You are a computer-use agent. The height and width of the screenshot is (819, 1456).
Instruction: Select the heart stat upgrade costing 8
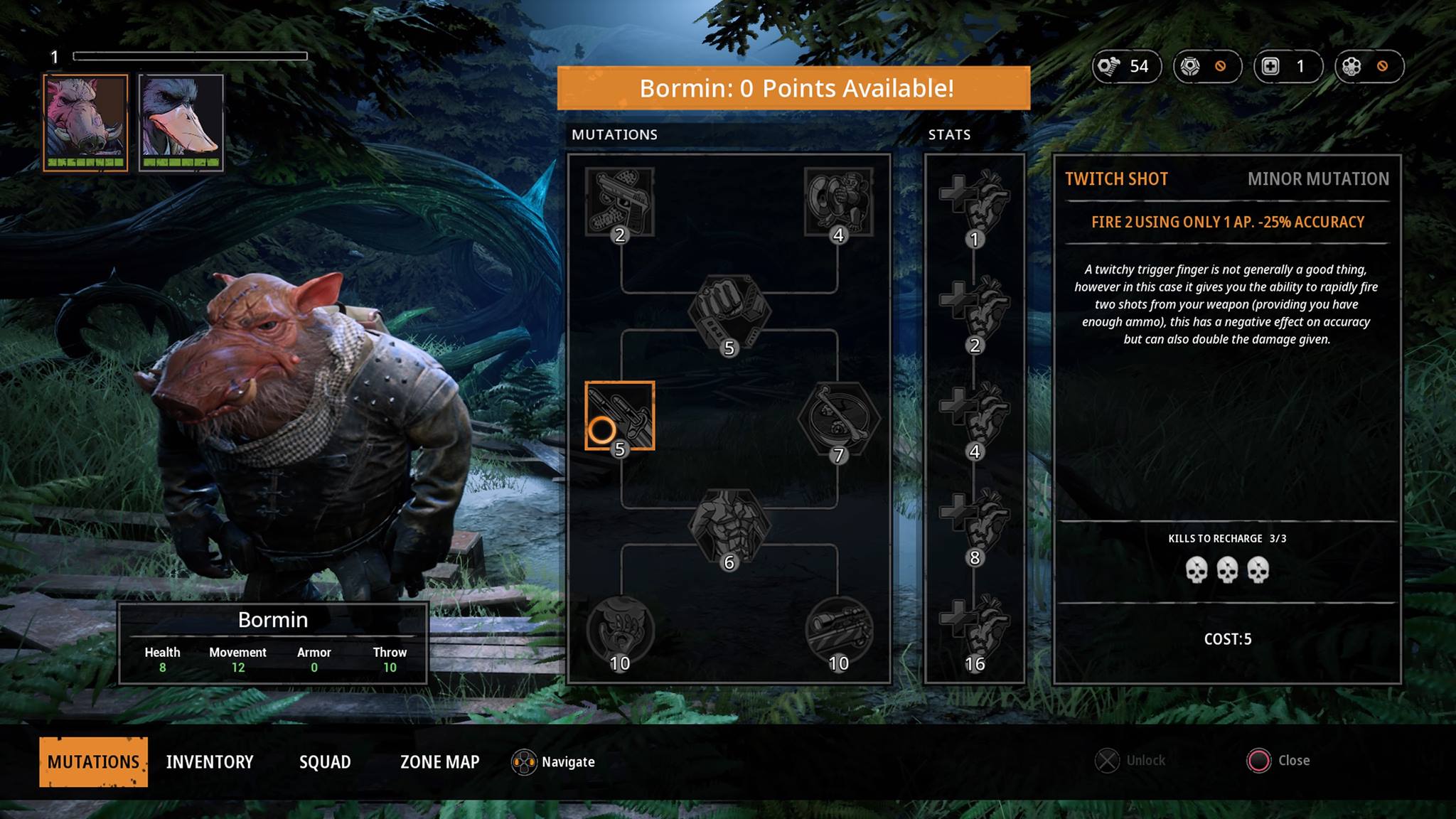click(x=975, y=523)
